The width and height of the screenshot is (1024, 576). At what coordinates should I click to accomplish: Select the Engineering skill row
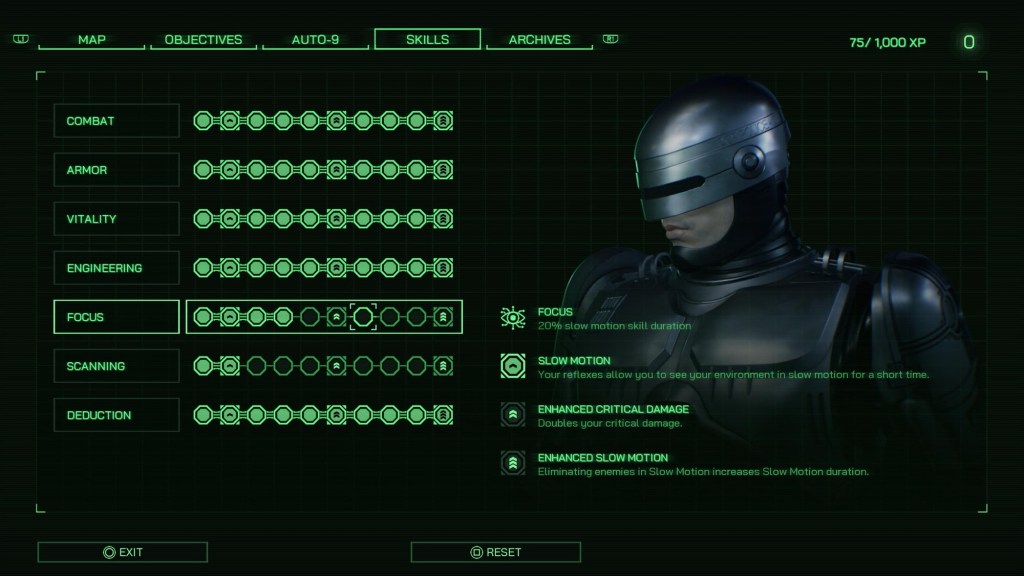[116, 268]
